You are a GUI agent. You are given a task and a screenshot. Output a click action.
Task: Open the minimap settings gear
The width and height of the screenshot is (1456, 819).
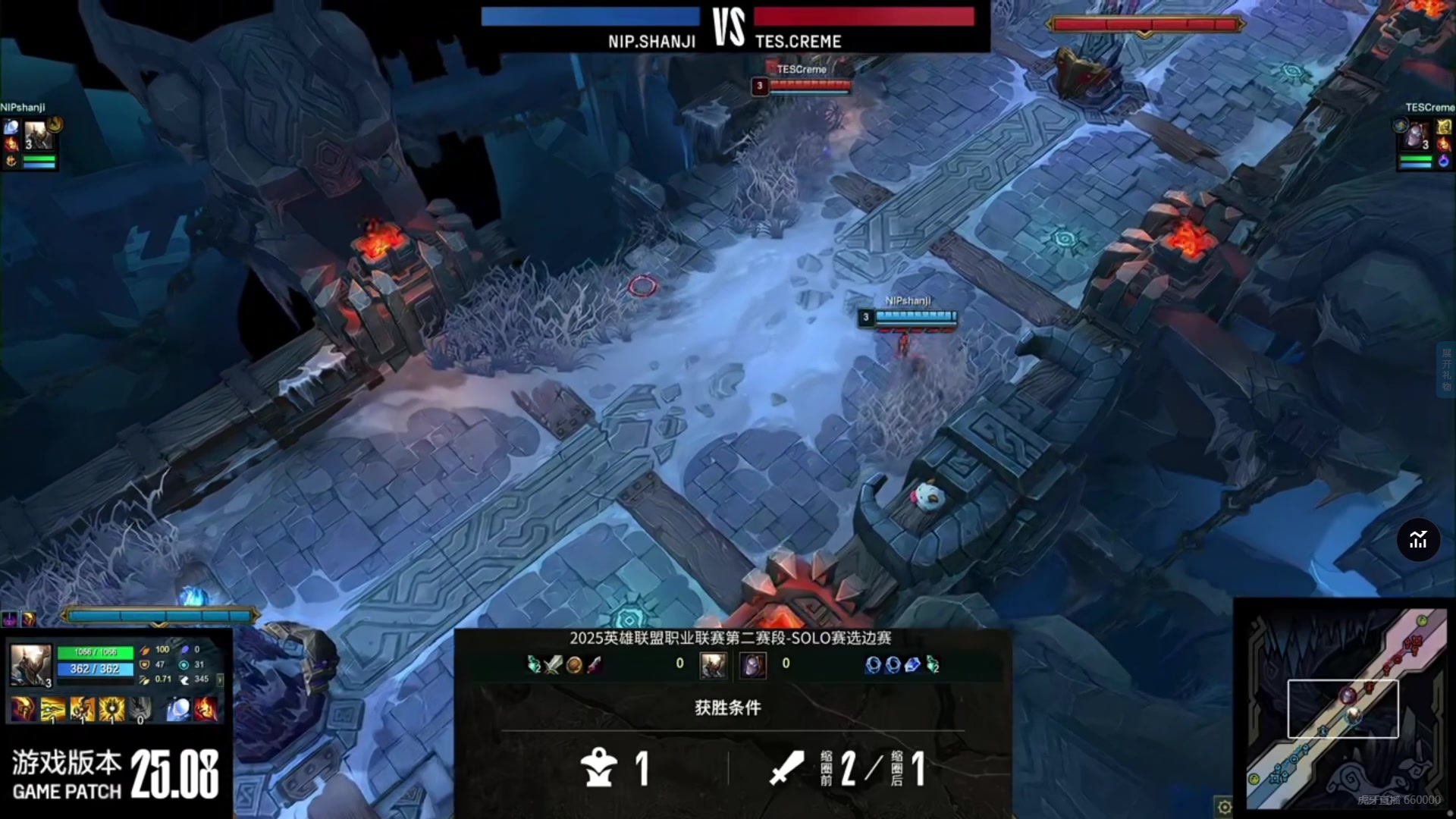coord(1223,808)
